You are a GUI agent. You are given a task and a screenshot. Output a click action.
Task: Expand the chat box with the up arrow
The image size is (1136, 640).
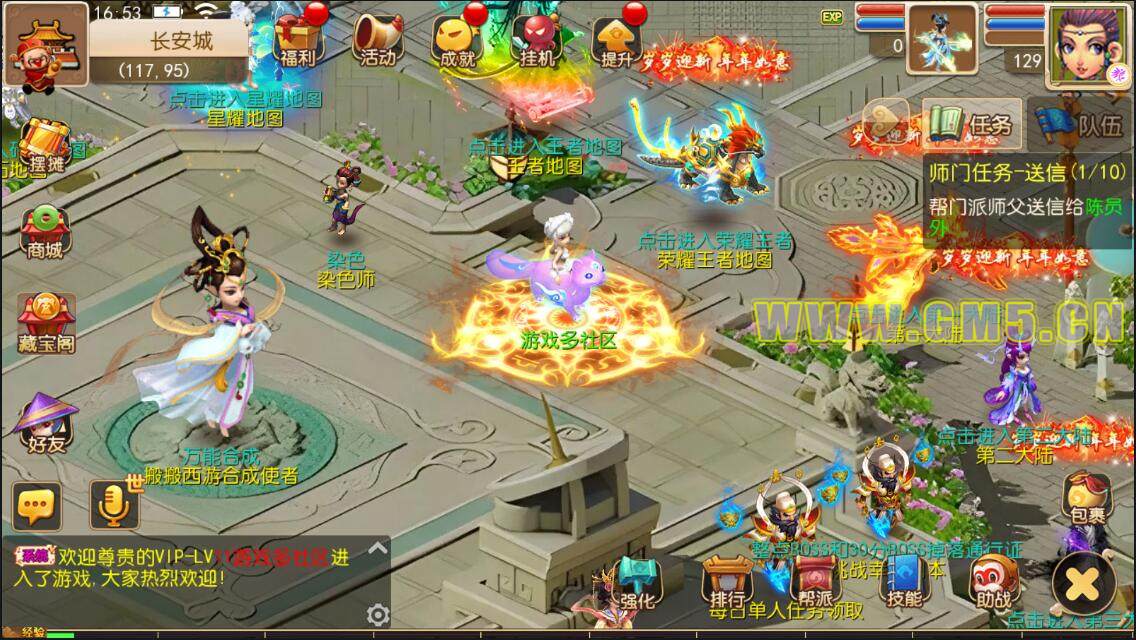click(377, 548)
